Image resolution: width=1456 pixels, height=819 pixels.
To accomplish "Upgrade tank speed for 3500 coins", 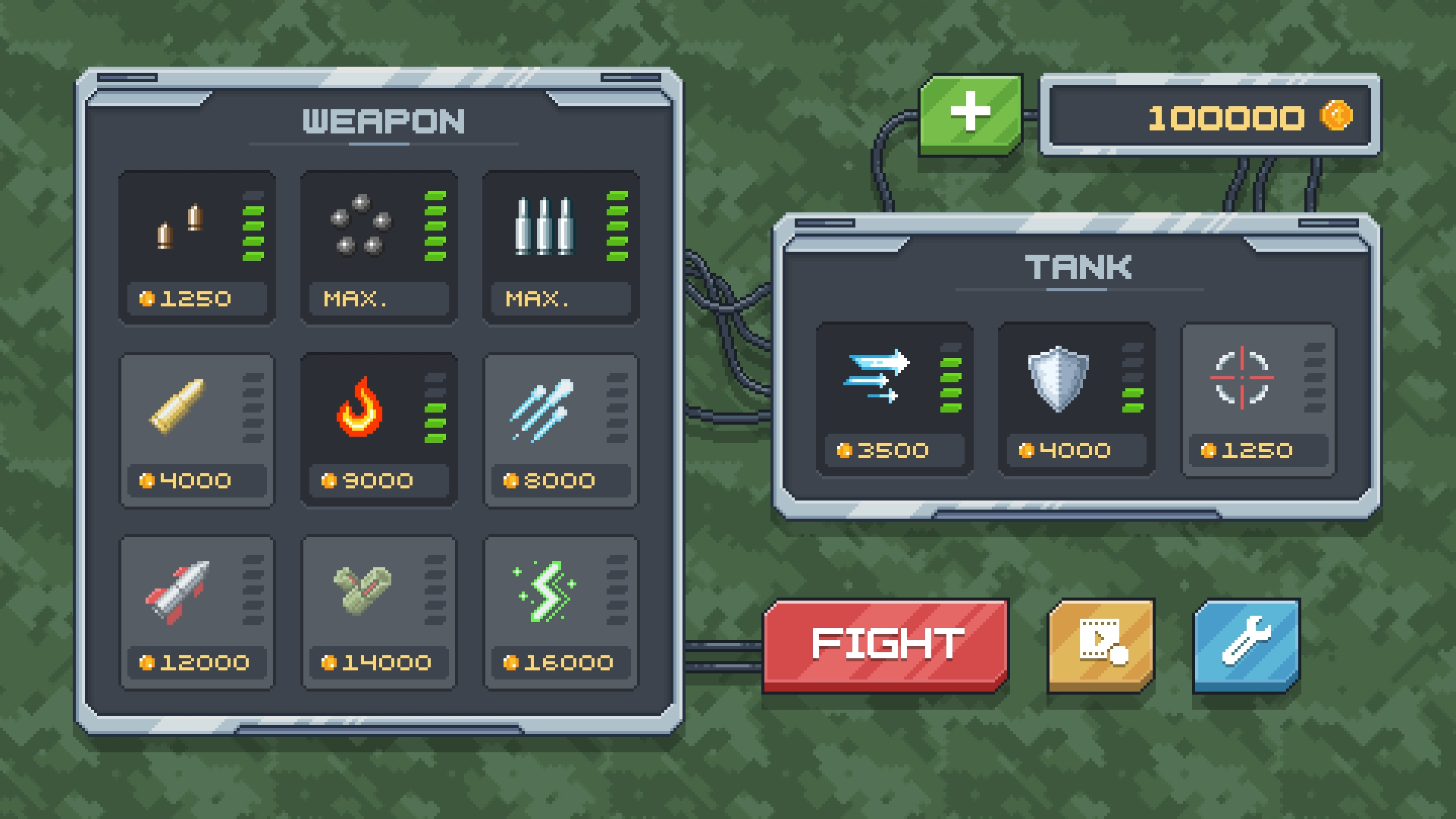I will click(x=893, y=398).
